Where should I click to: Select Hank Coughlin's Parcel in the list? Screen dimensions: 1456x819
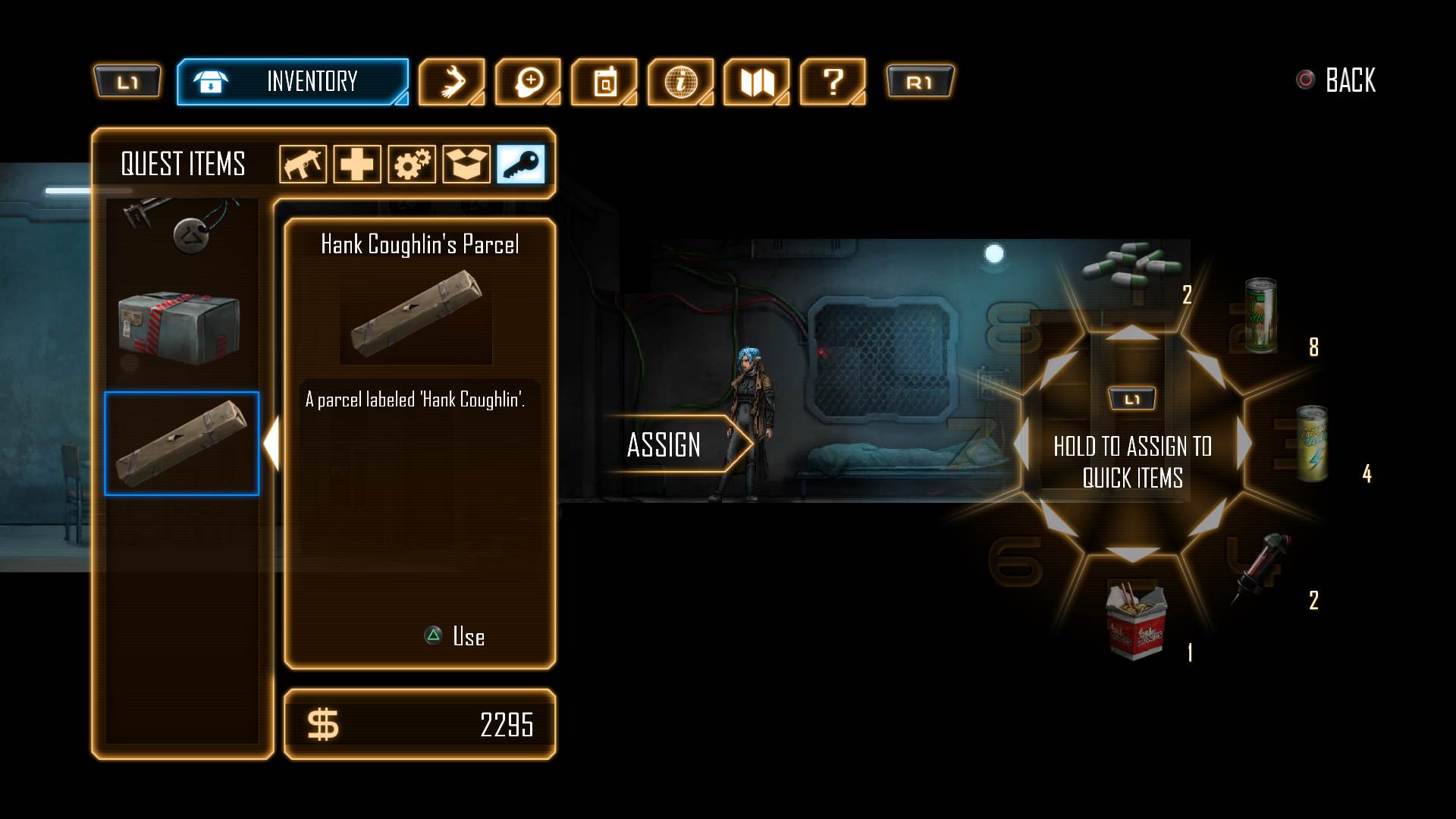pyautogui.click(x=181, y=444)
